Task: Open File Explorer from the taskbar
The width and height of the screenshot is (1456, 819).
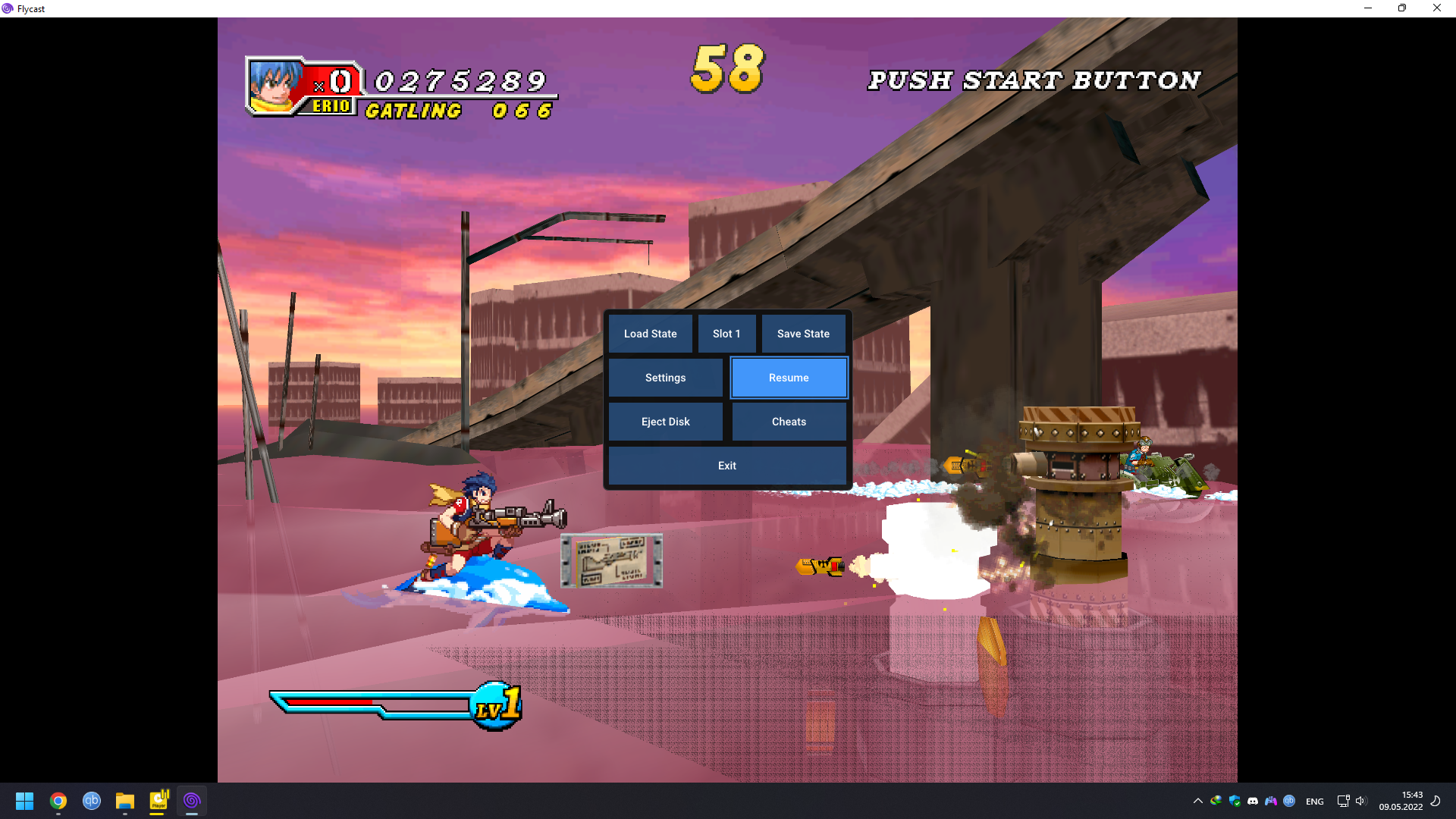Action: [x=124, y=801]
